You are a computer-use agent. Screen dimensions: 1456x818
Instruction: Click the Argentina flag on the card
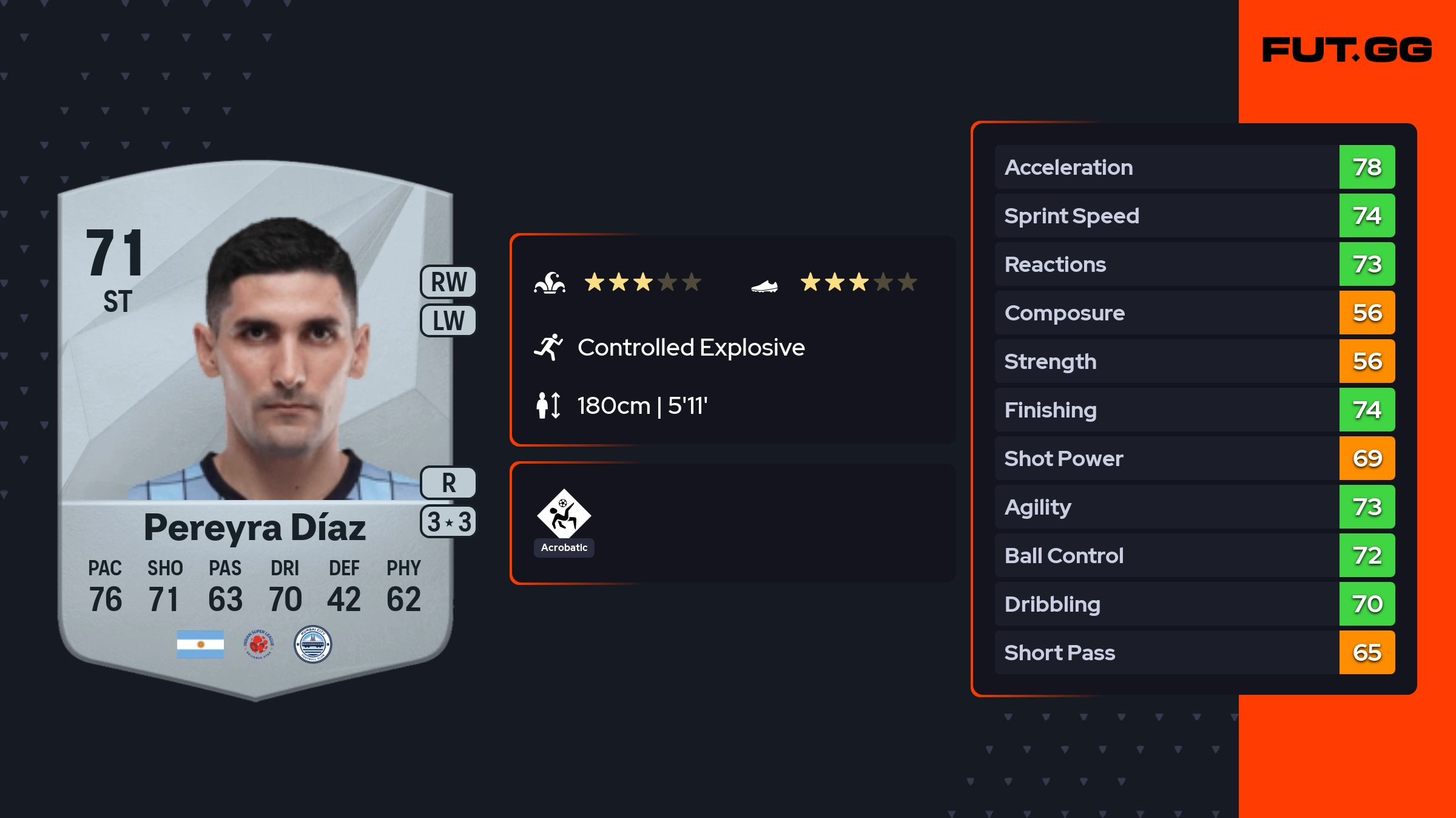tap(200, 644)
